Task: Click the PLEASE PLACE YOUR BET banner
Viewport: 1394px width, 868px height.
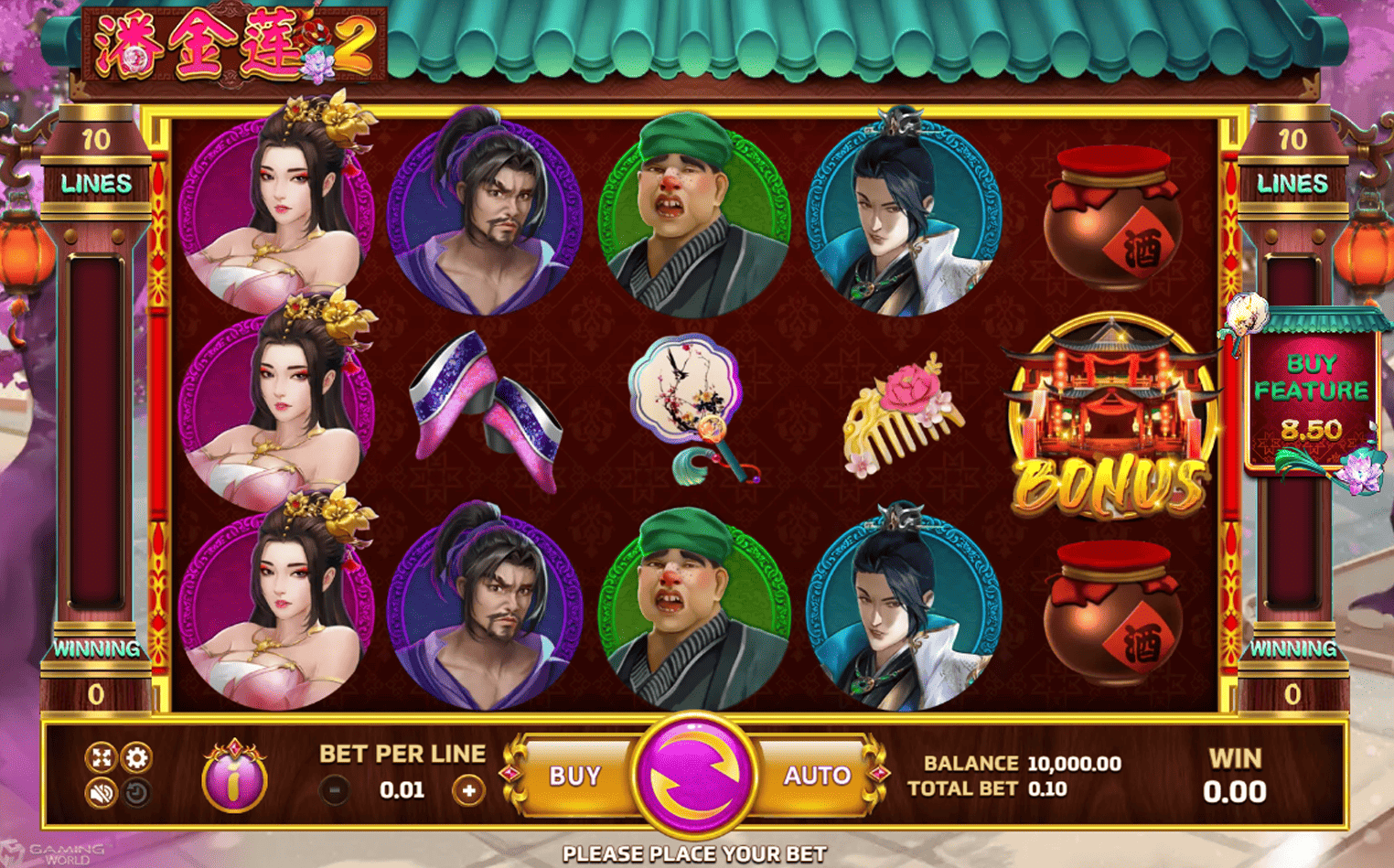Action: click(697, 853)
